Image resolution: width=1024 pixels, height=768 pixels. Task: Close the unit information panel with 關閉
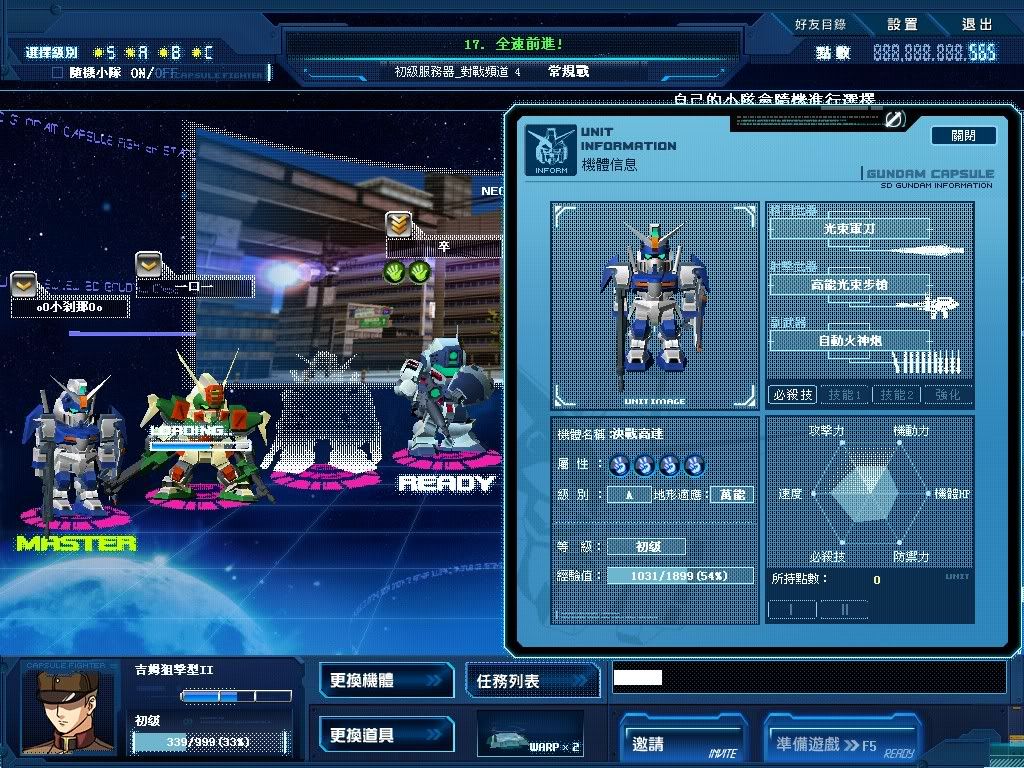964,135
